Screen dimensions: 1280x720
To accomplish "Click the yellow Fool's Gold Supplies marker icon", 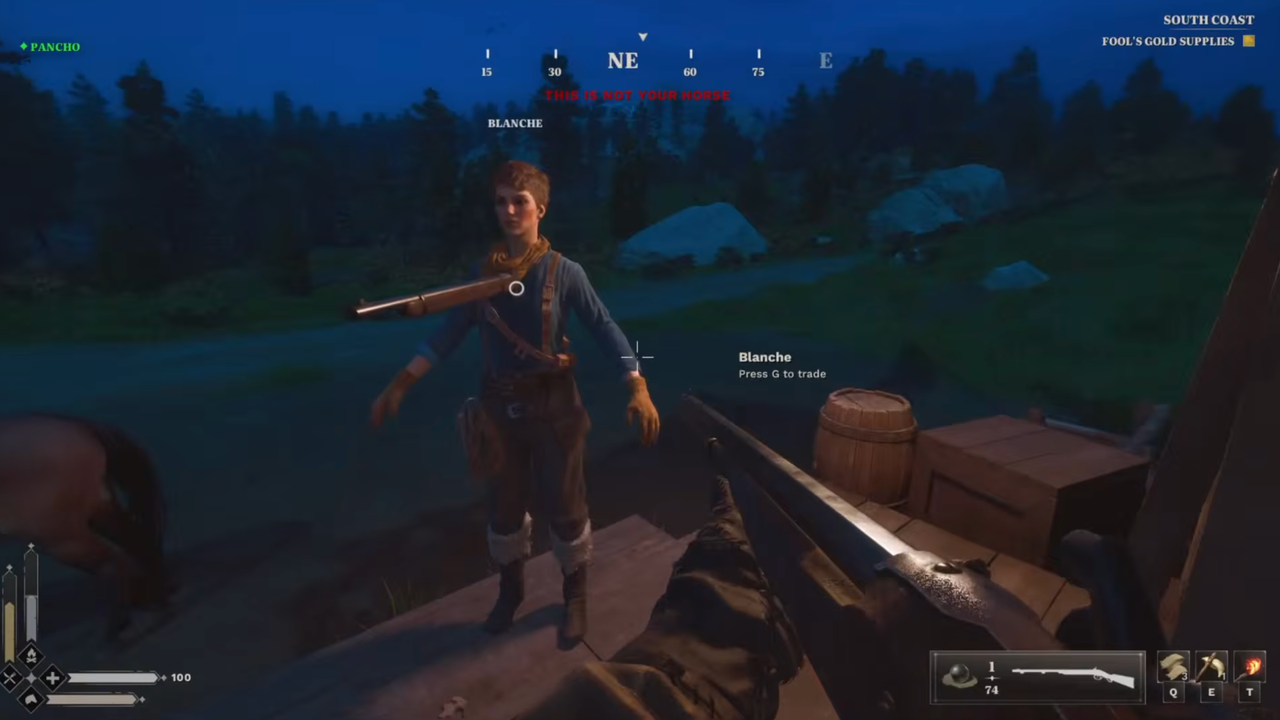I will (x=1248, y=41).
